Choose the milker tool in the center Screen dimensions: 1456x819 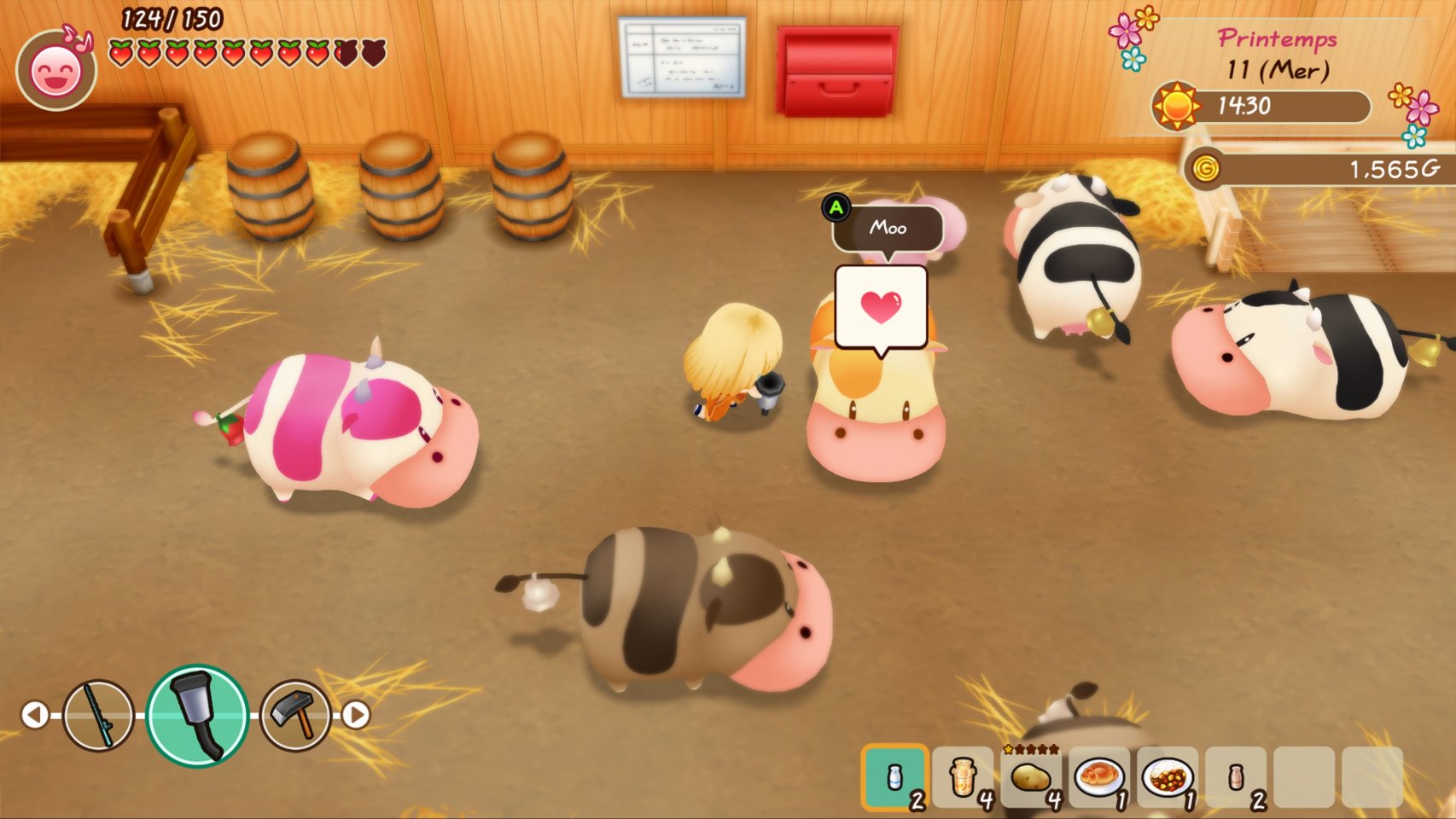[x=197, y=715]
